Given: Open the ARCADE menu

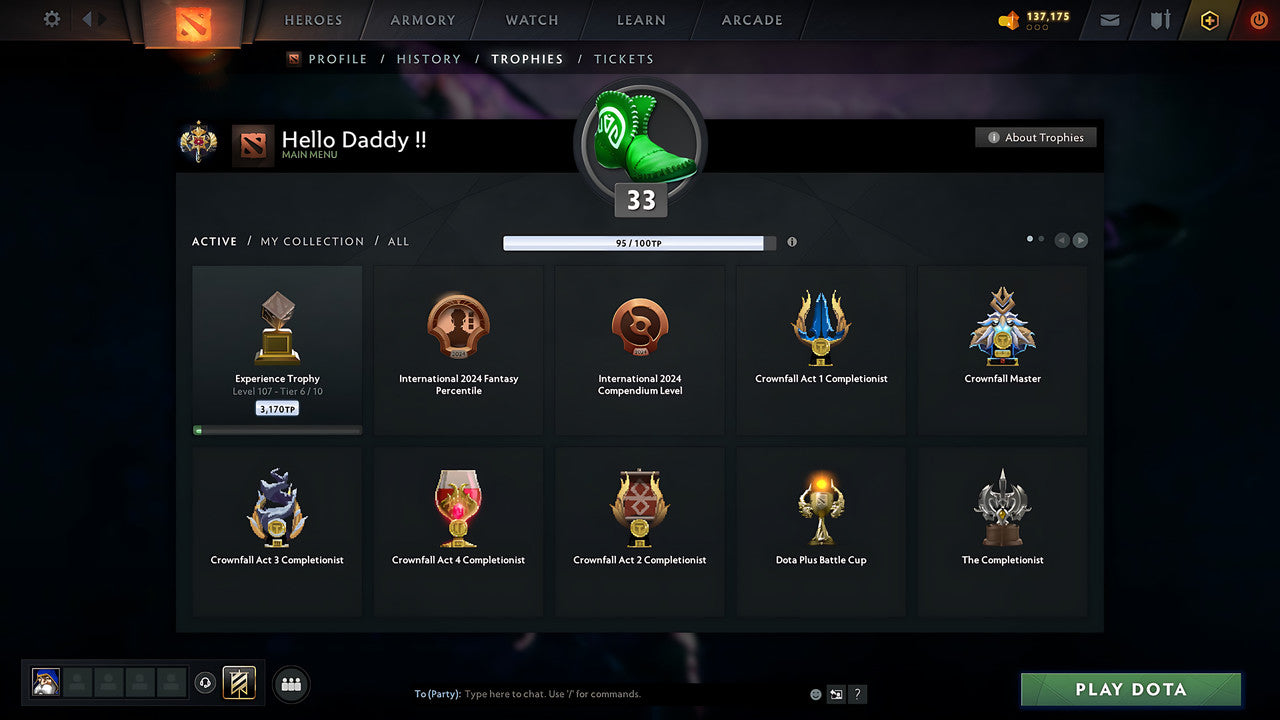Looking at the screenshot, I should click(750, 20).
